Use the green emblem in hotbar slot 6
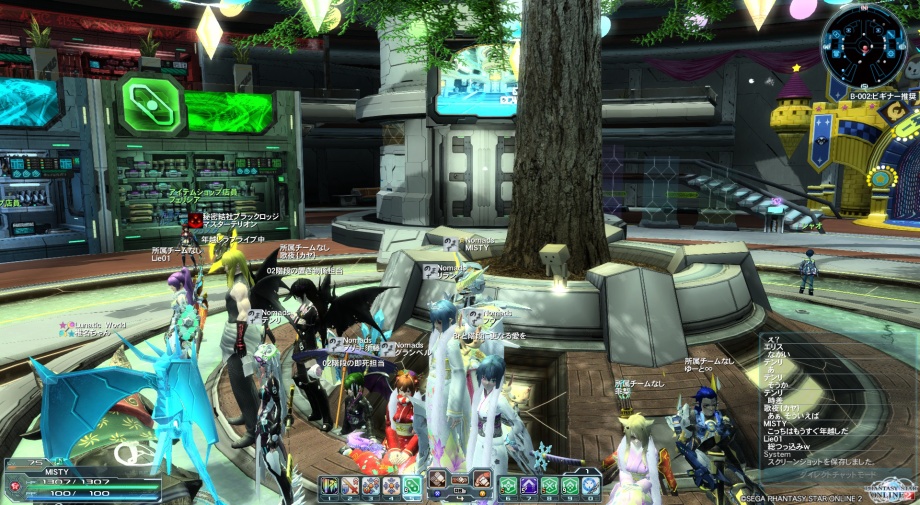The image size is (920, 505). click(508, 486)
